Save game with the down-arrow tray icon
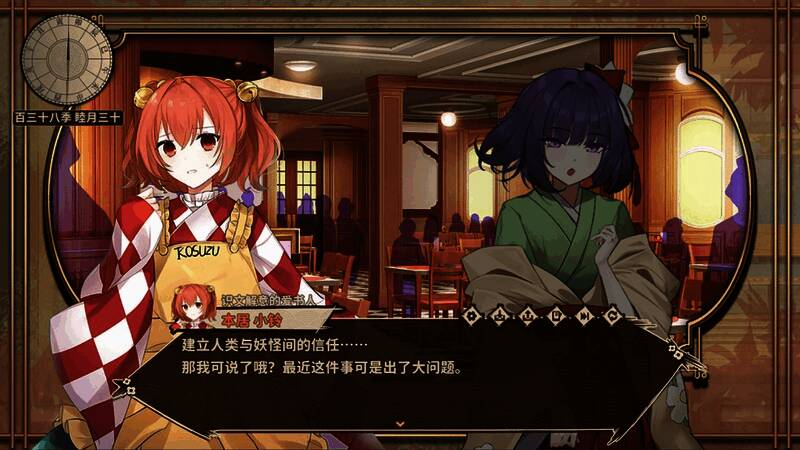800x450 pixels. point(499,316)
